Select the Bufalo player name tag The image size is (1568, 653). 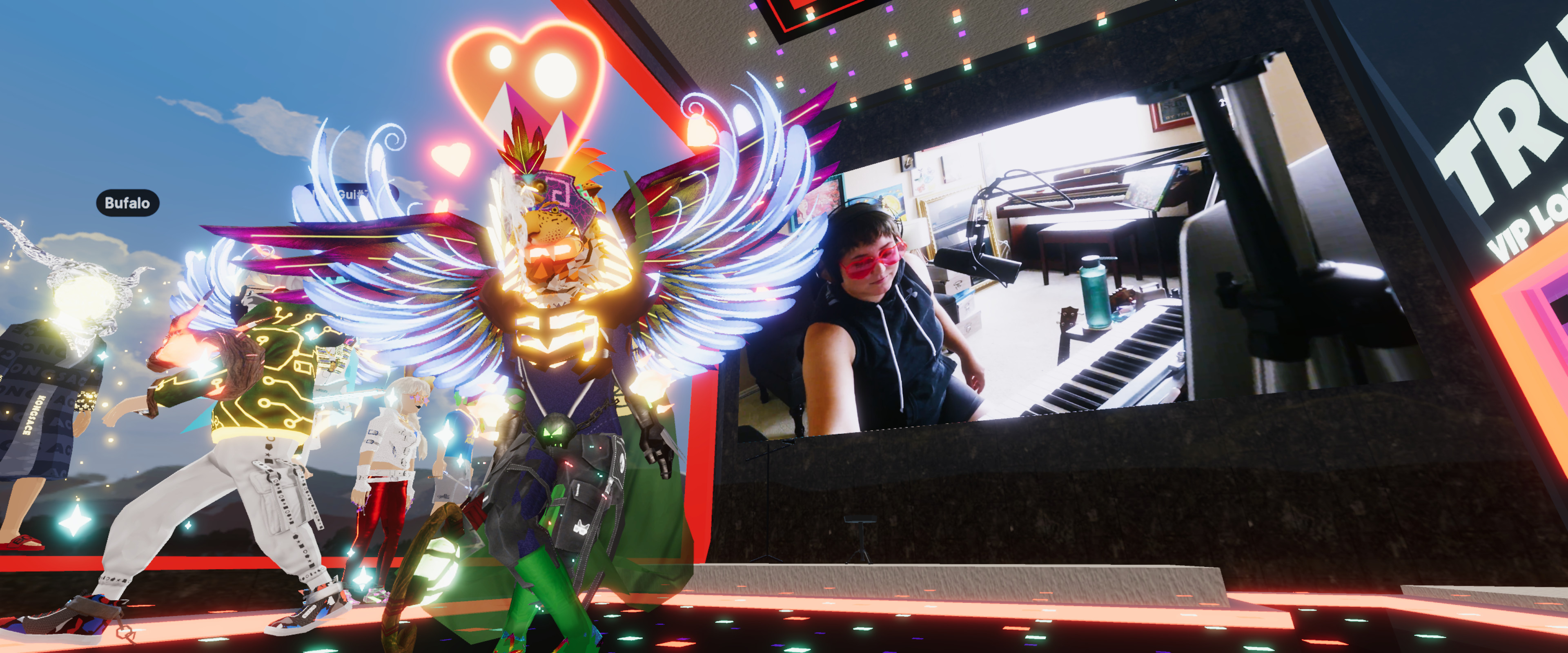[x=127, y=203]
